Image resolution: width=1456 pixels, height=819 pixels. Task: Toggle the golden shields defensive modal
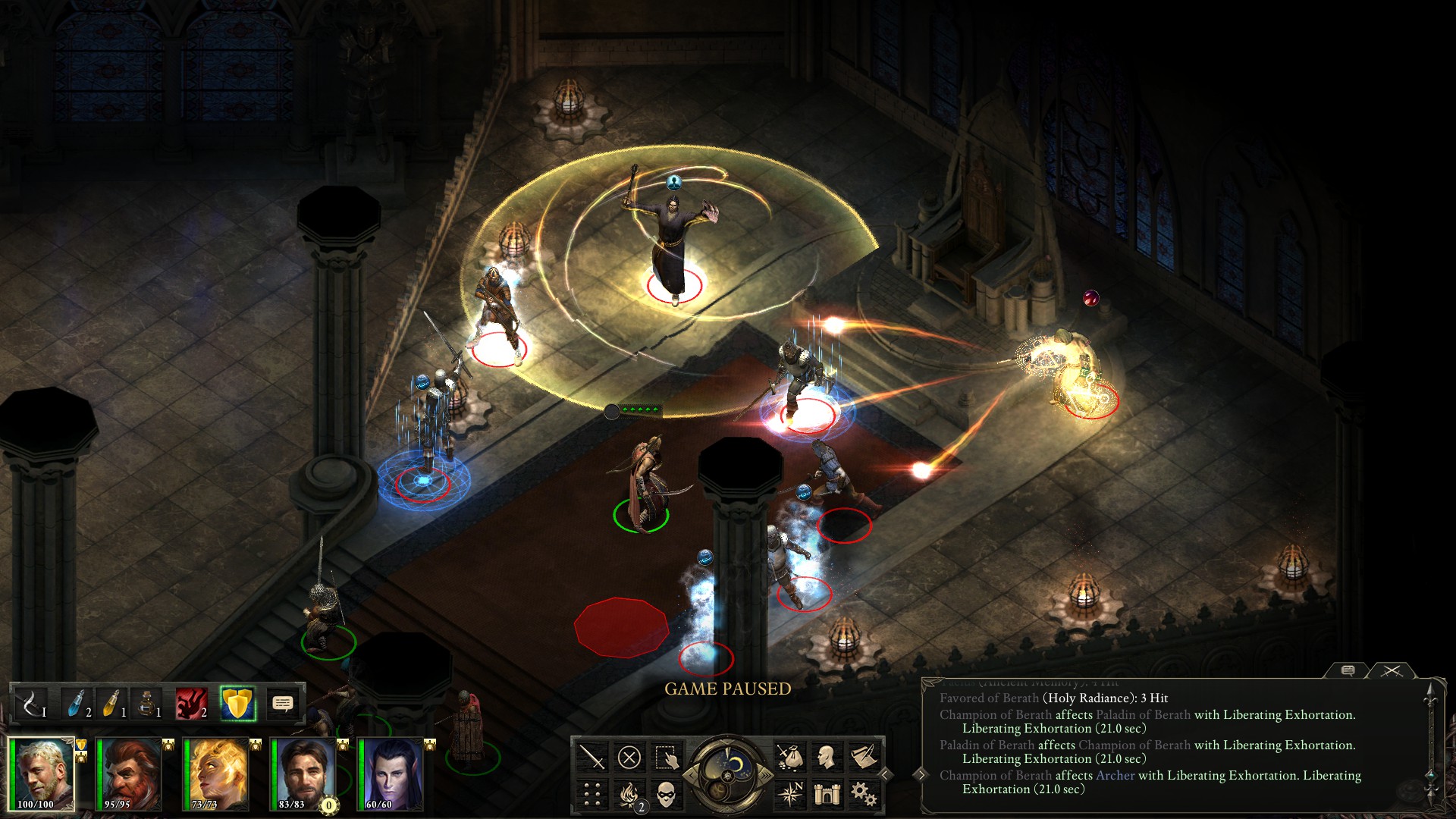237,704
